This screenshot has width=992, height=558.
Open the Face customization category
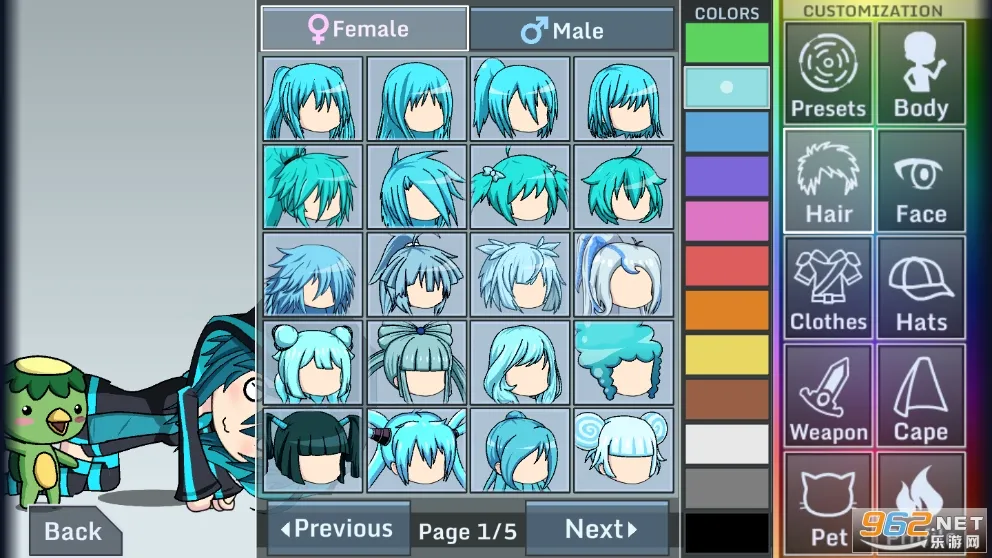pyautogui.click(x=921, y=181)
